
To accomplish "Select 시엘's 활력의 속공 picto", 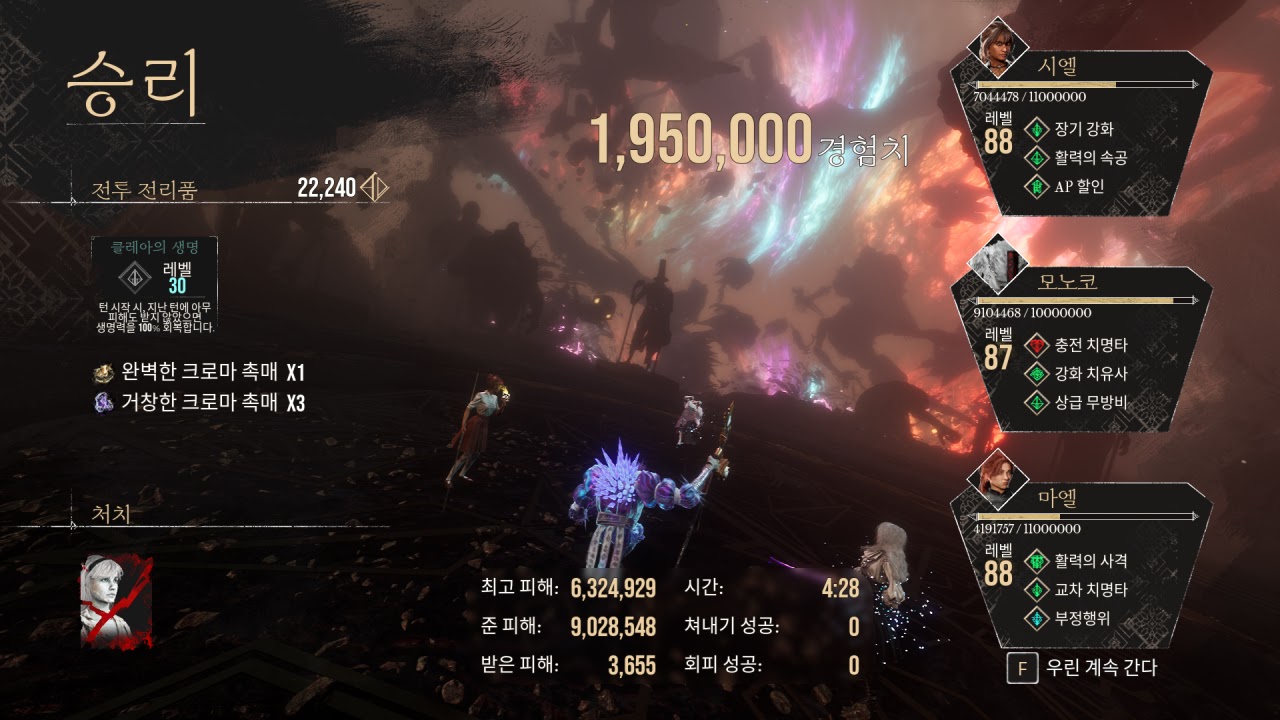I will 1077,157.
